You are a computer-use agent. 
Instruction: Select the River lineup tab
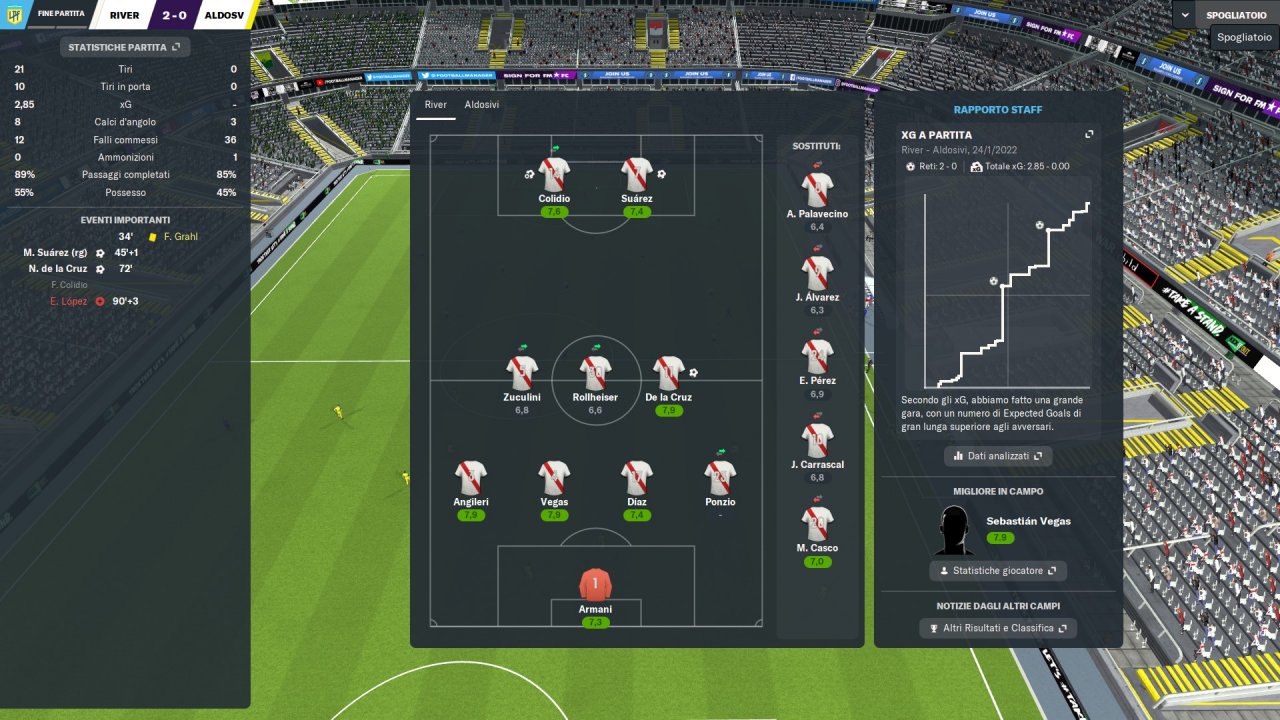435,105
